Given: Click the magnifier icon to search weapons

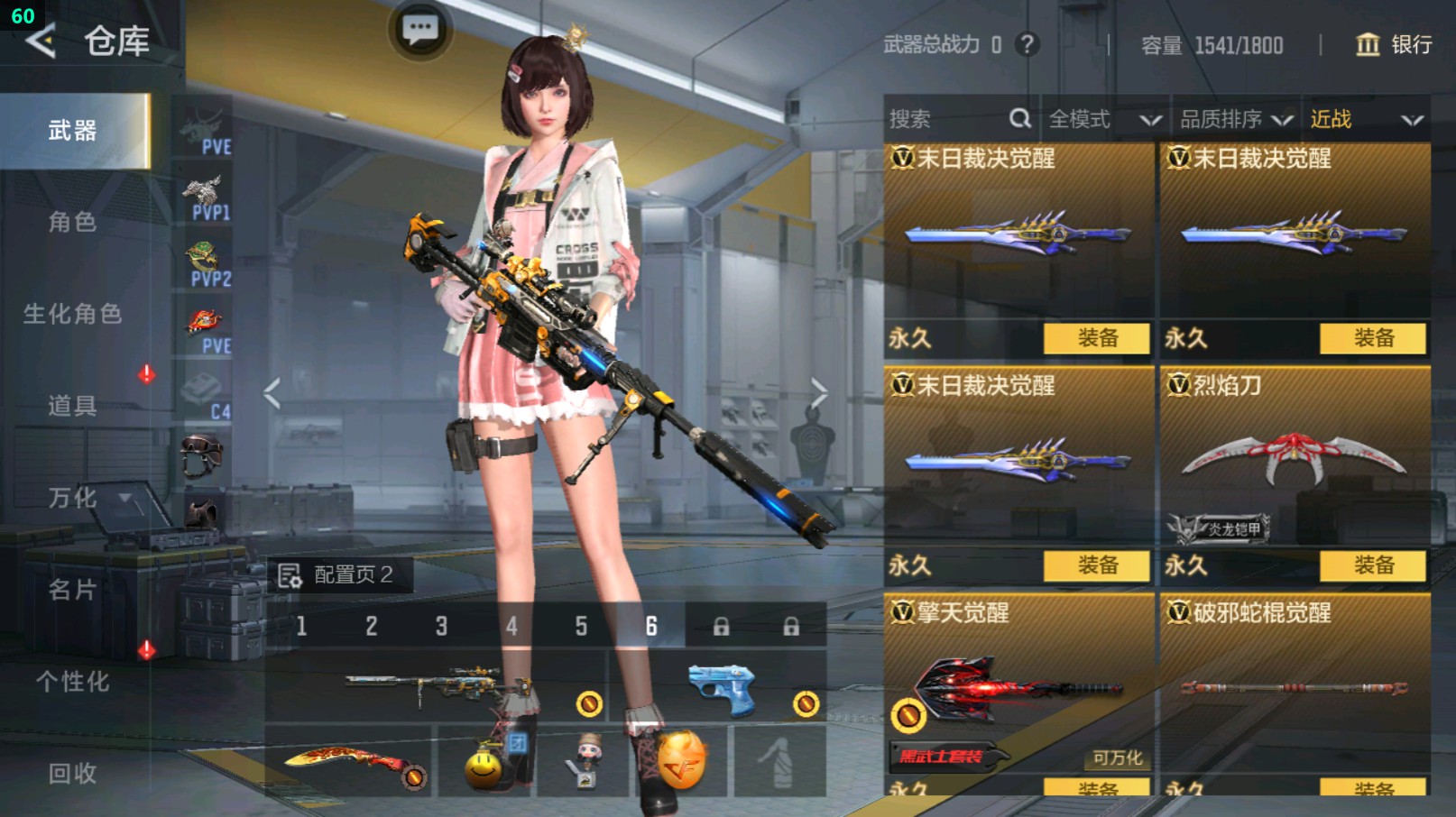Looking at the screenshot, I should [1019, 118].
